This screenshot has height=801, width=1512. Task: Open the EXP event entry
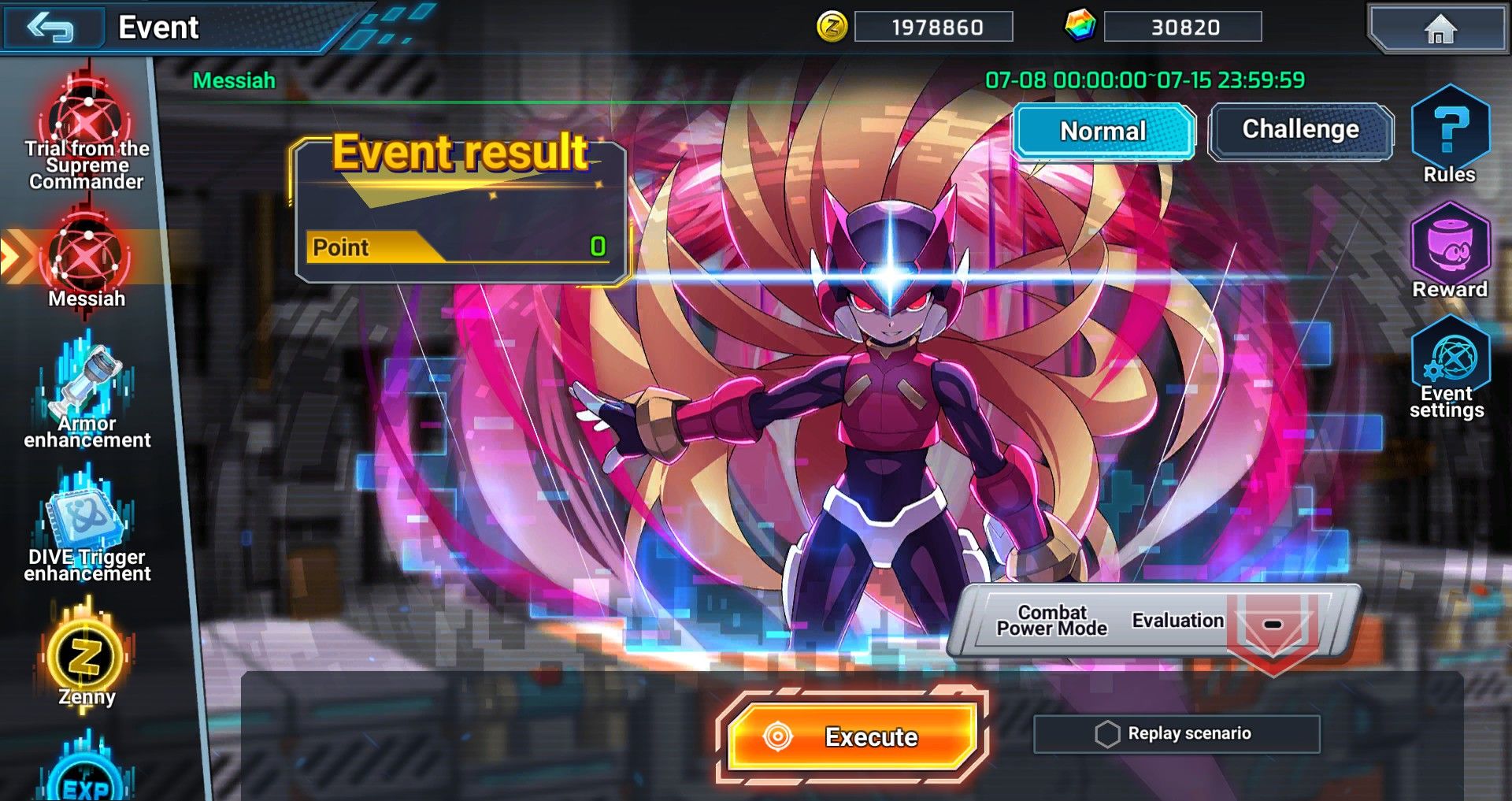click(87, 776)
